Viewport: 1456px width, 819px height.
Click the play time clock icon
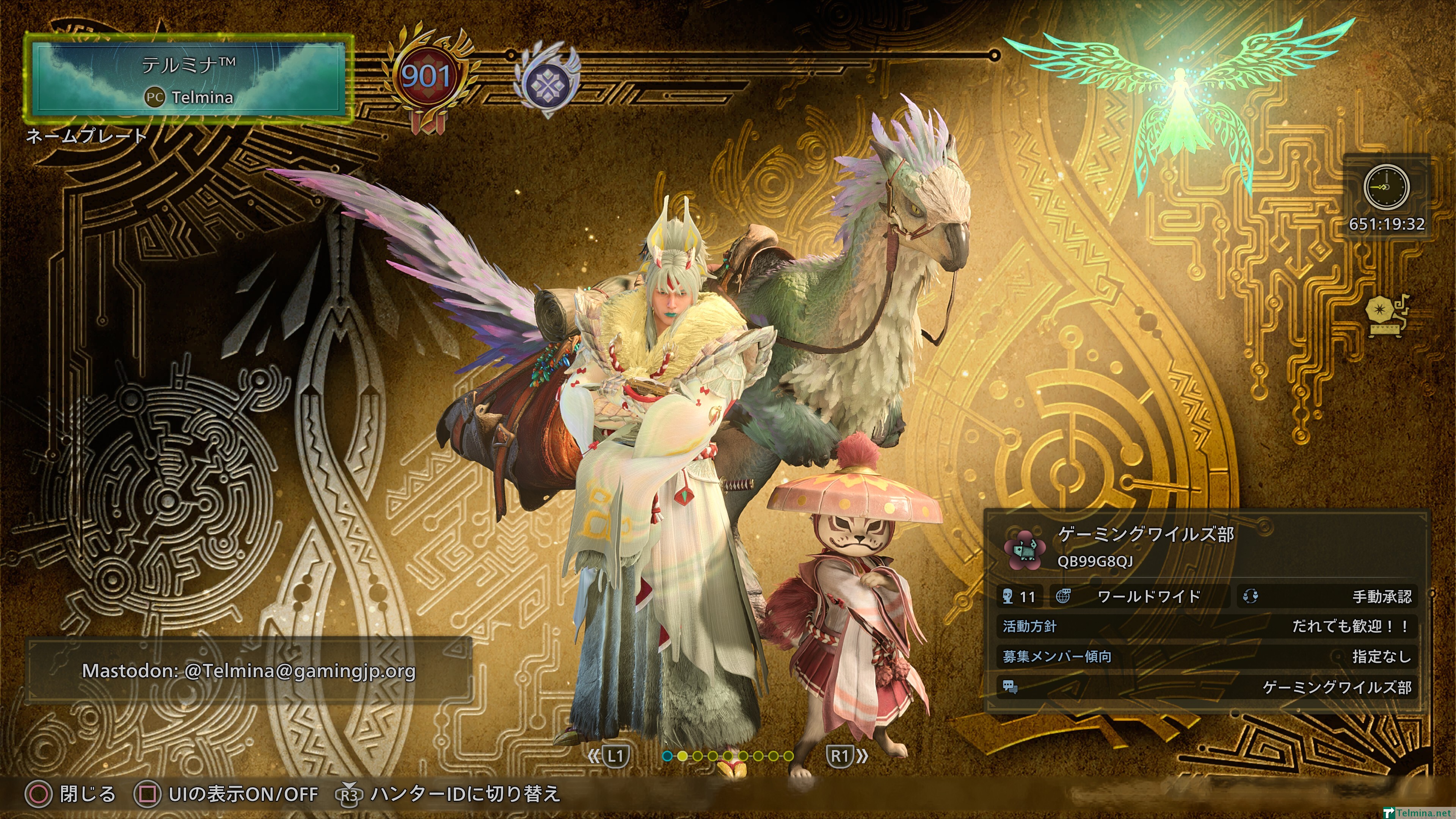click(1386, 187)
